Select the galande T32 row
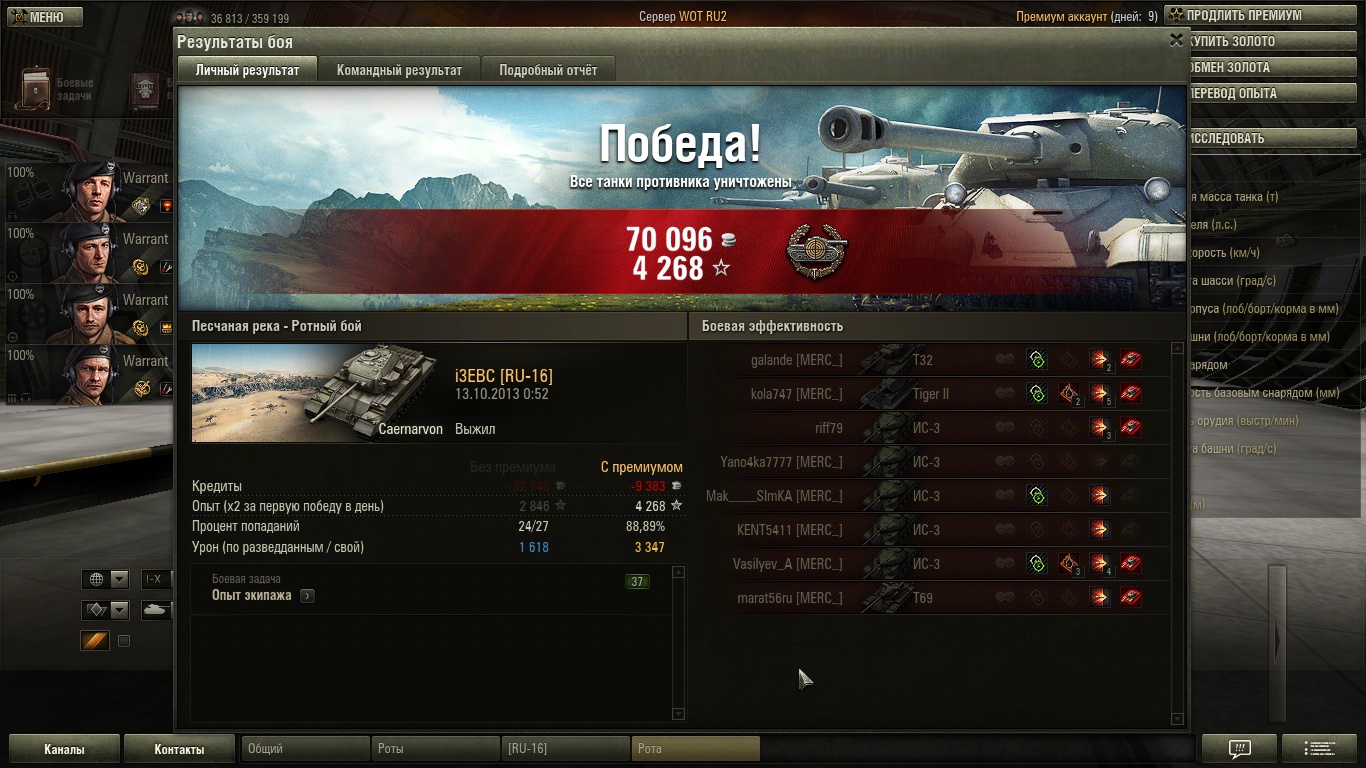Screen dimensions: 1366x768 930,360
